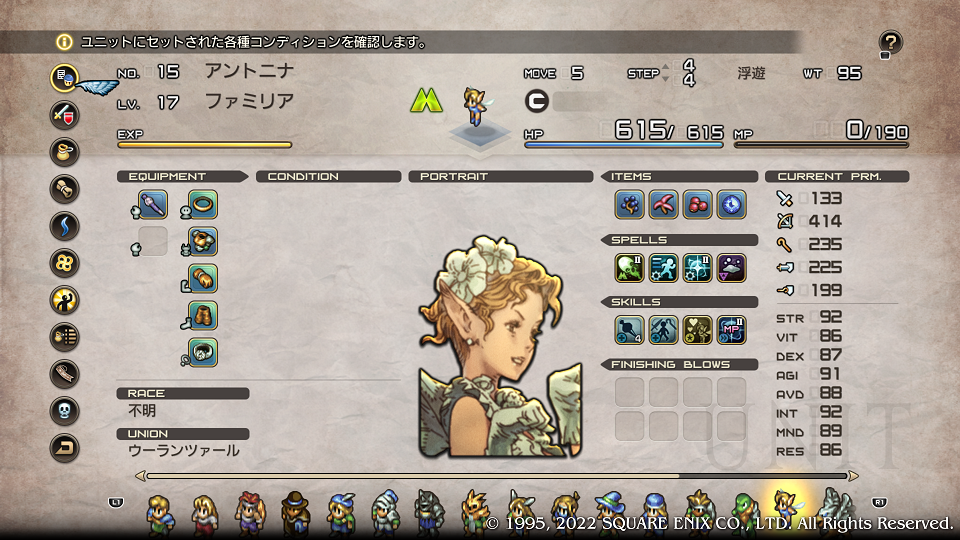Viewport: 960px width, 540px height.
Task: Select the heart and fairy skill icon
Action: 697,330
